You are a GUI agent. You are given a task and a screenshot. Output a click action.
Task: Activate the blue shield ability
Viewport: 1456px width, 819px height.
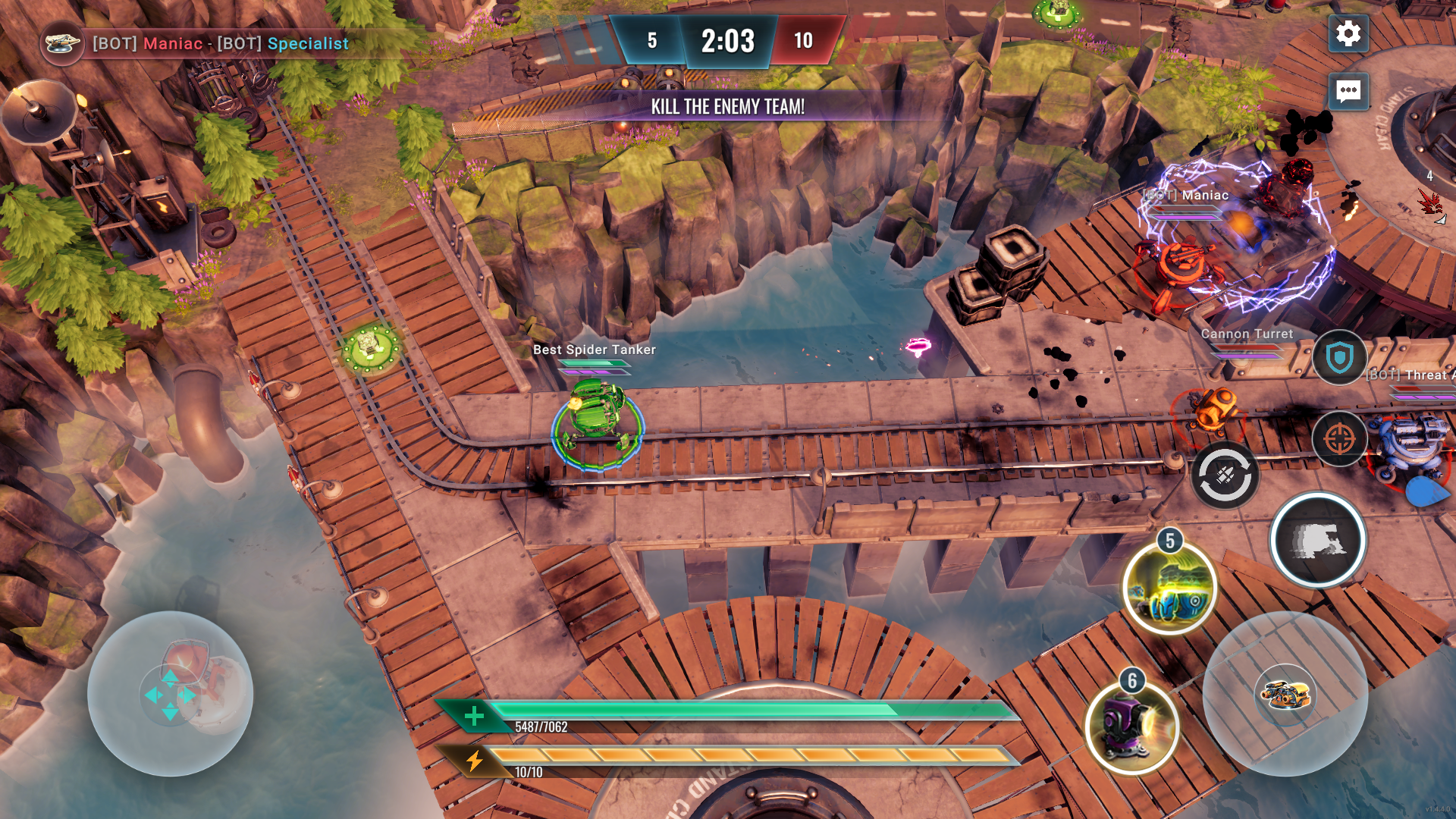click(1339, 358)
